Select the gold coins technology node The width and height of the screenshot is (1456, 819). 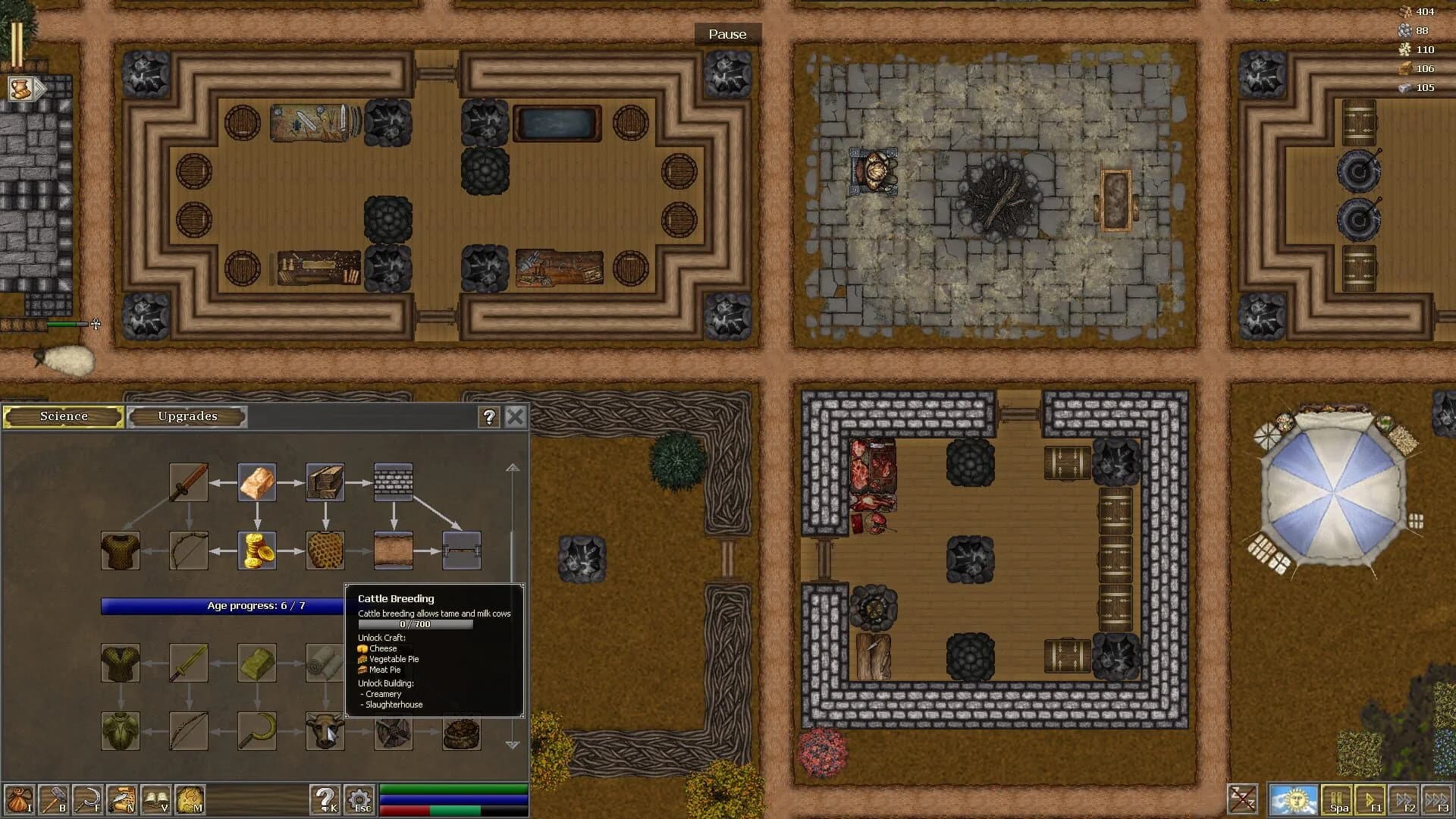258,549
